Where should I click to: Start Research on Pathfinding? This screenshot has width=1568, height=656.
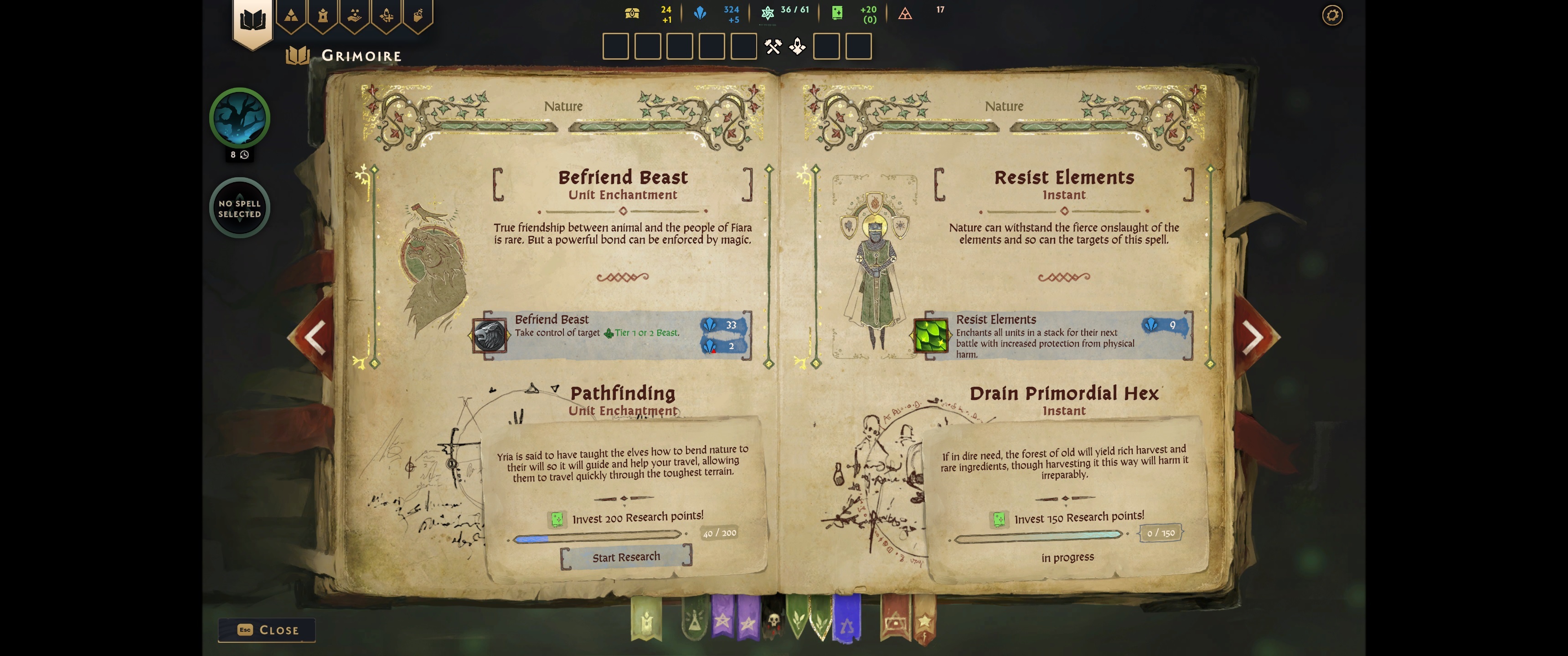click(x=626, y=556)
